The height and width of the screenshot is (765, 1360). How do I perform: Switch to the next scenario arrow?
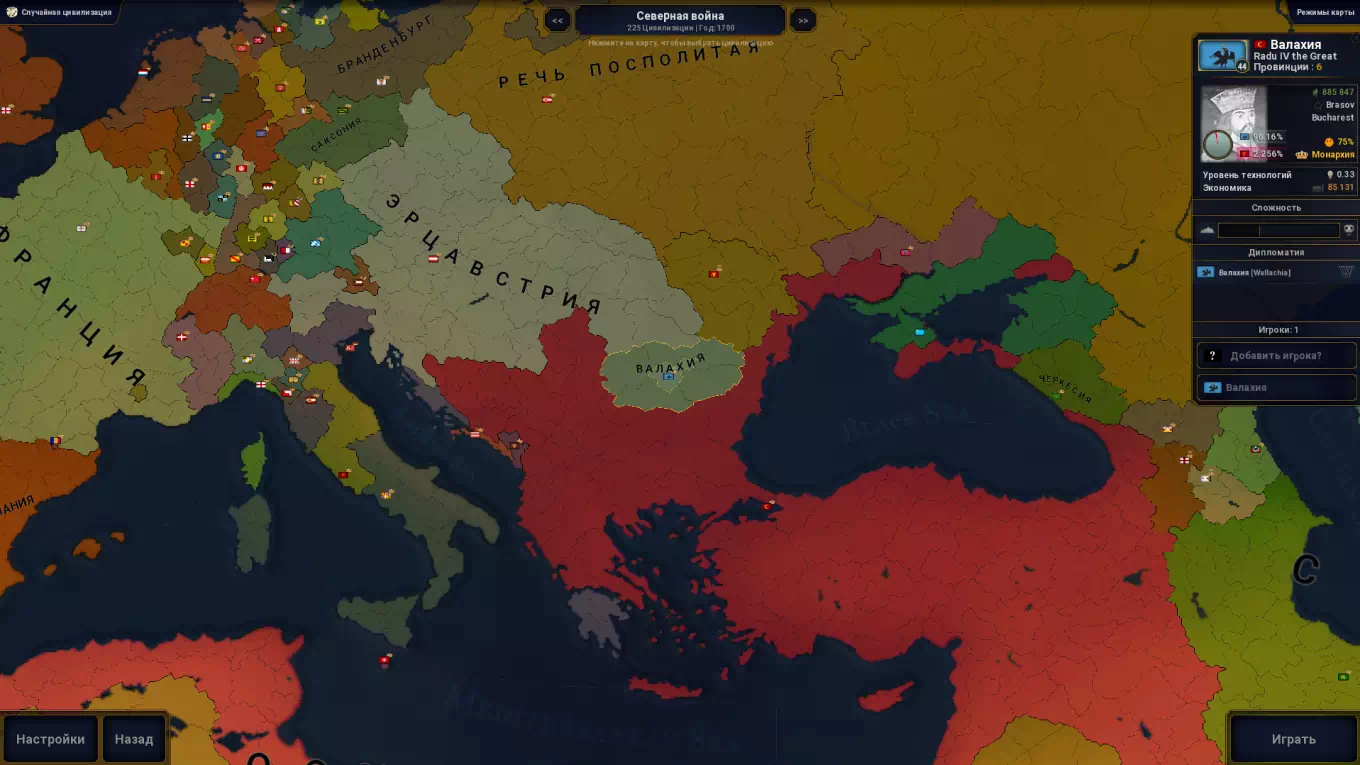(802, 20)
